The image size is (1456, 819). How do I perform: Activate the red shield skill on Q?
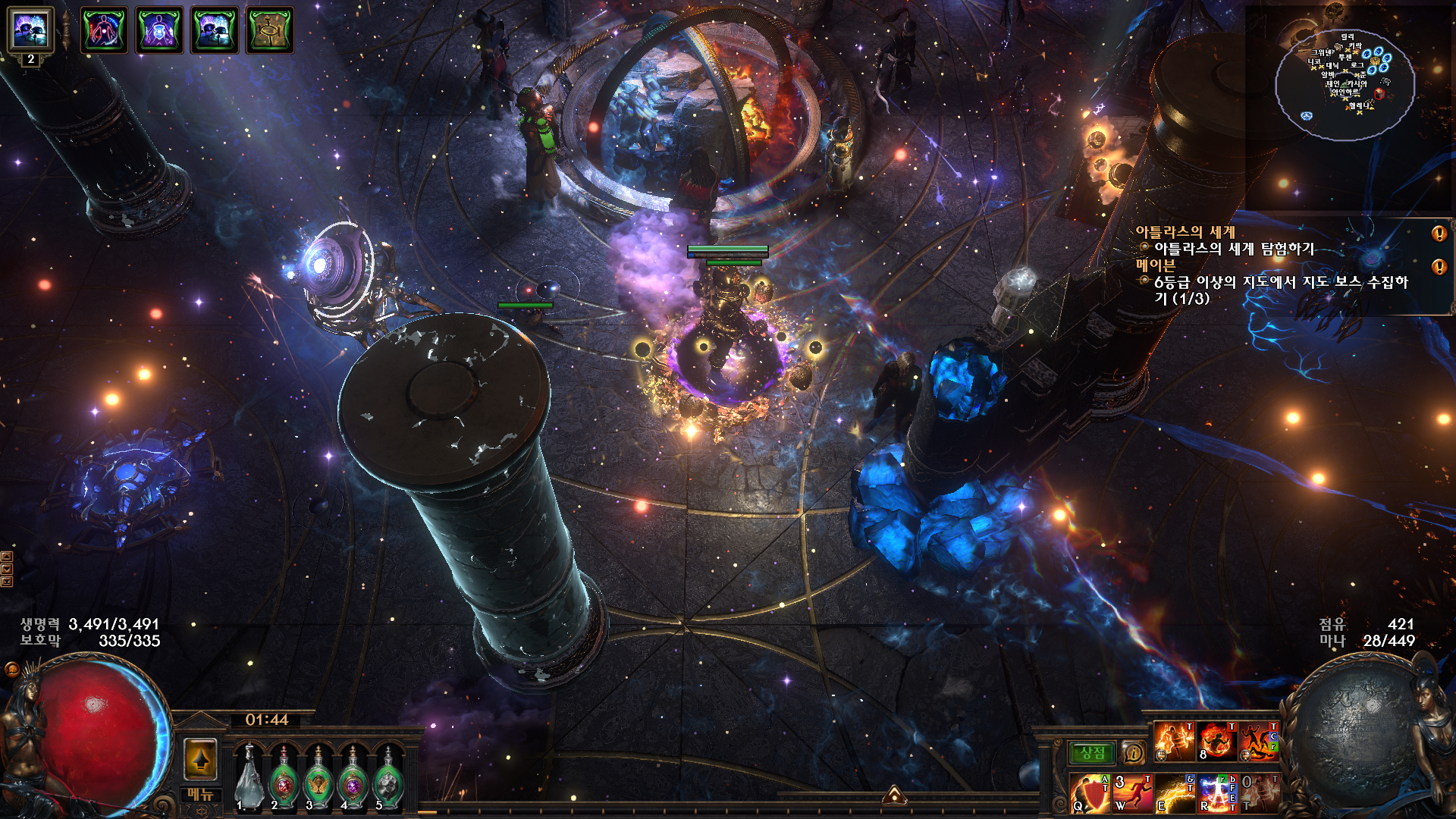point(1090,793)
